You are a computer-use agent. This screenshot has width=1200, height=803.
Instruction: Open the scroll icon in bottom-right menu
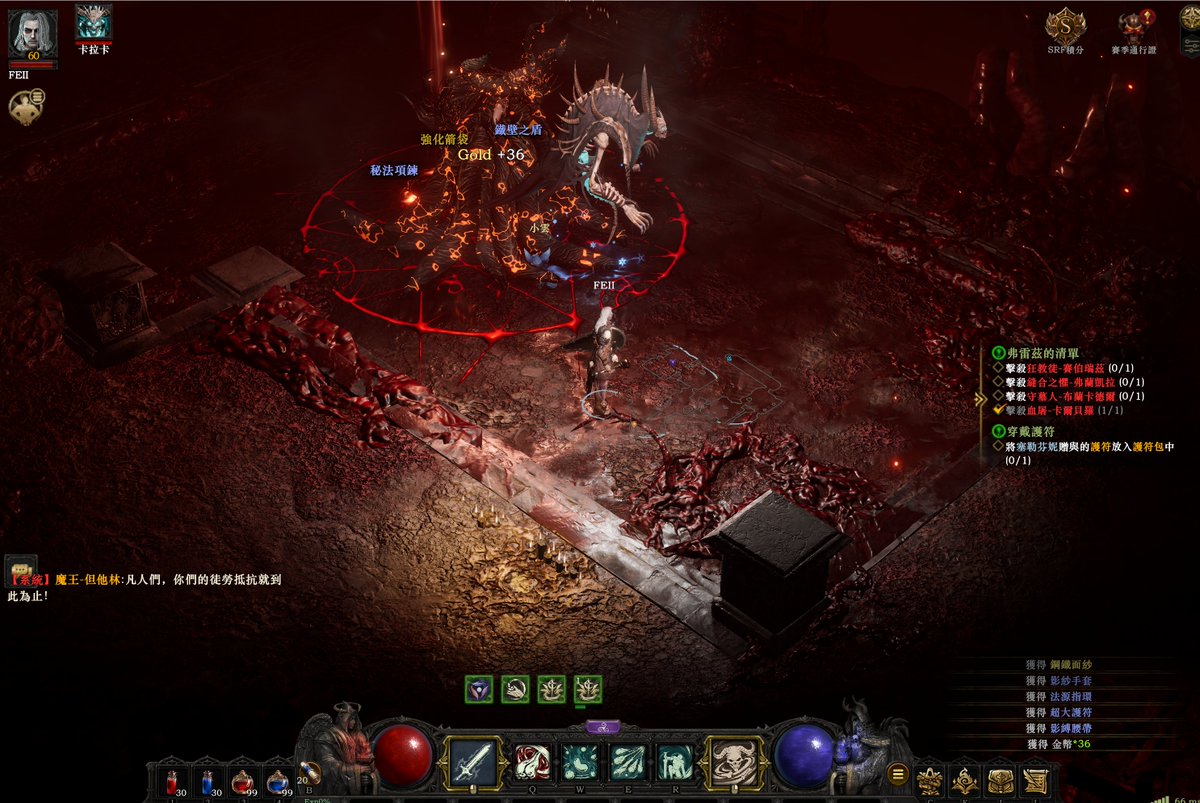1035,780
